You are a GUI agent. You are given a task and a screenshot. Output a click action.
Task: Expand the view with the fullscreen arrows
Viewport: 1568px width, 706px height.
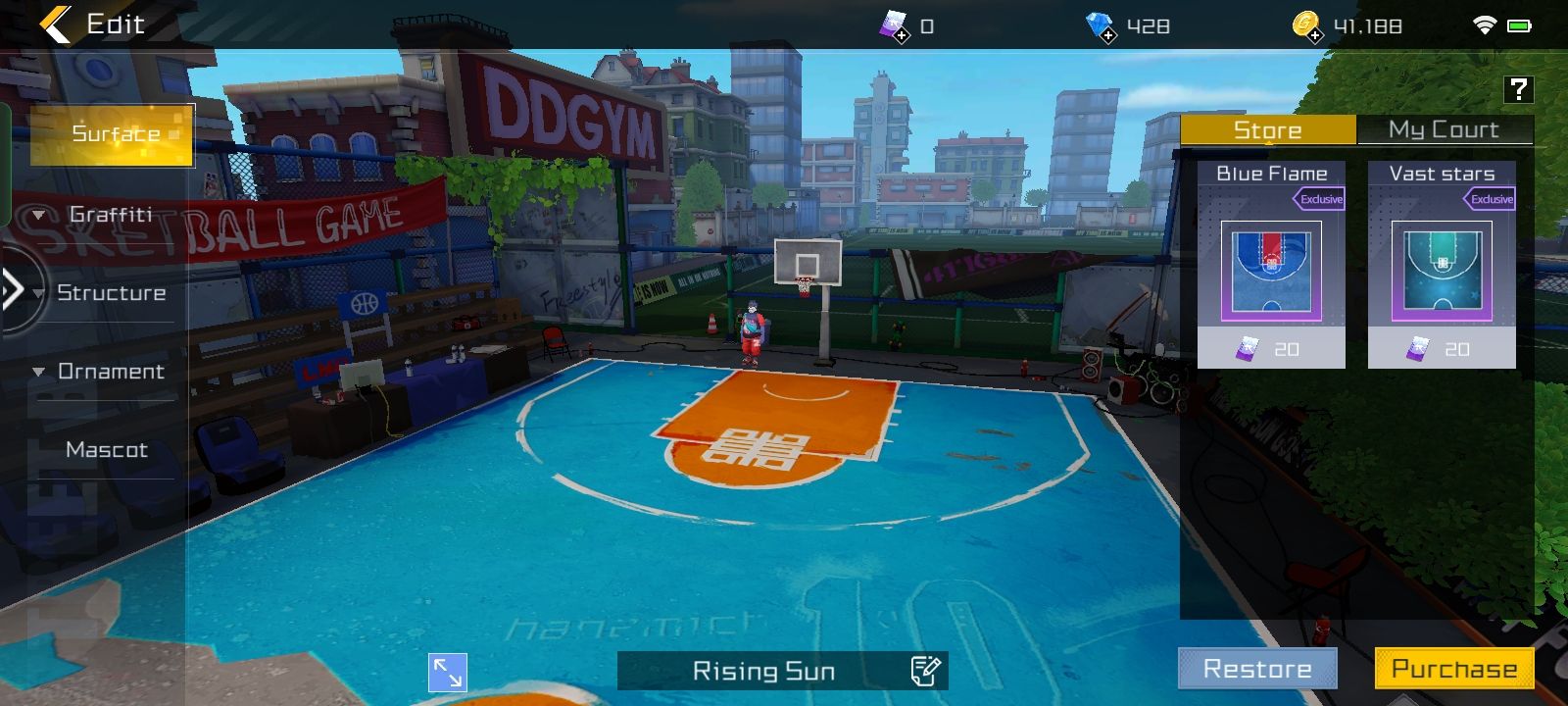(448, 673)
